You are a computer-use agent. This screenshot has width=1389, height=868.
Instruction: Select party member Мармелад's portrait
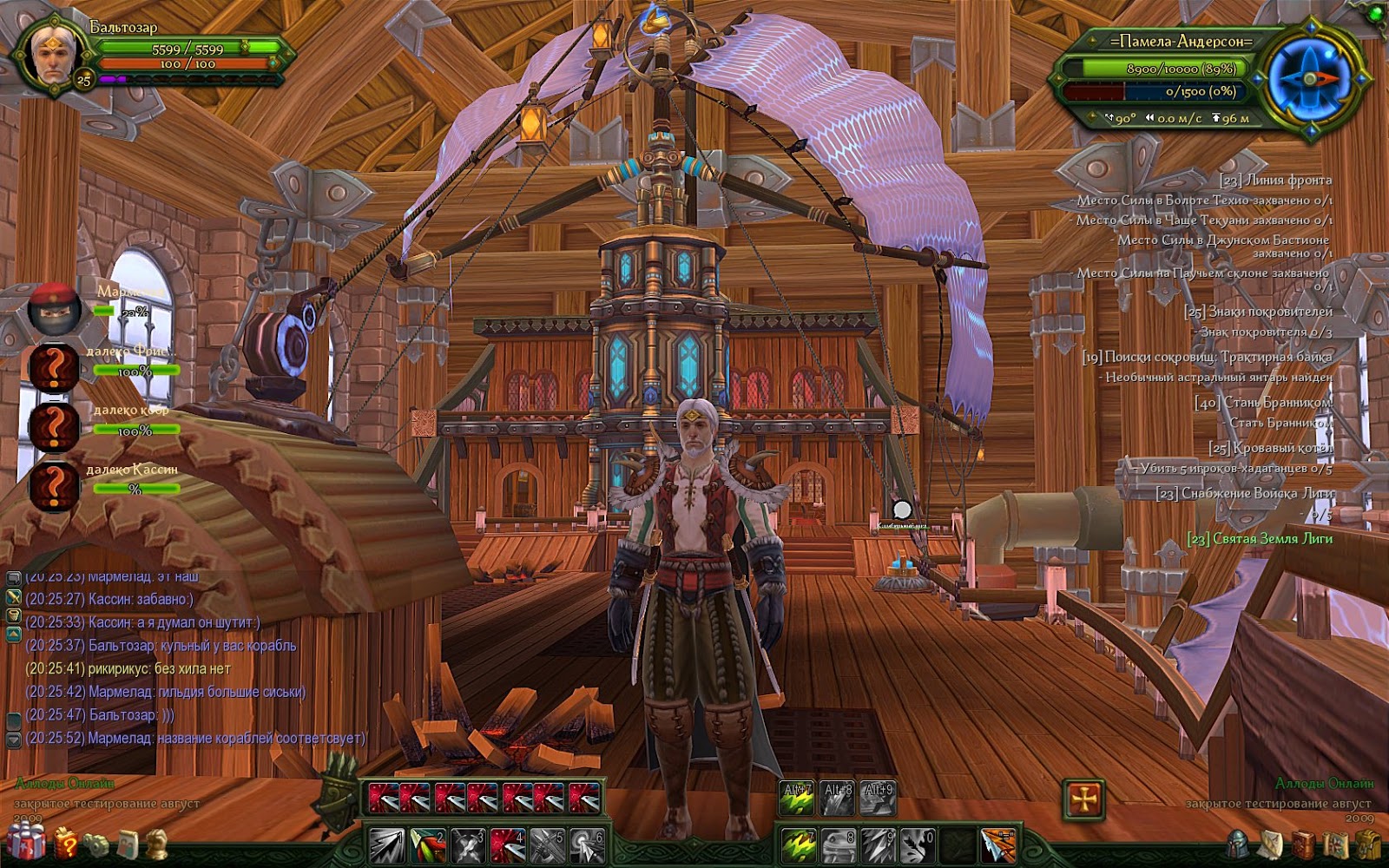[x=54, y=308]
